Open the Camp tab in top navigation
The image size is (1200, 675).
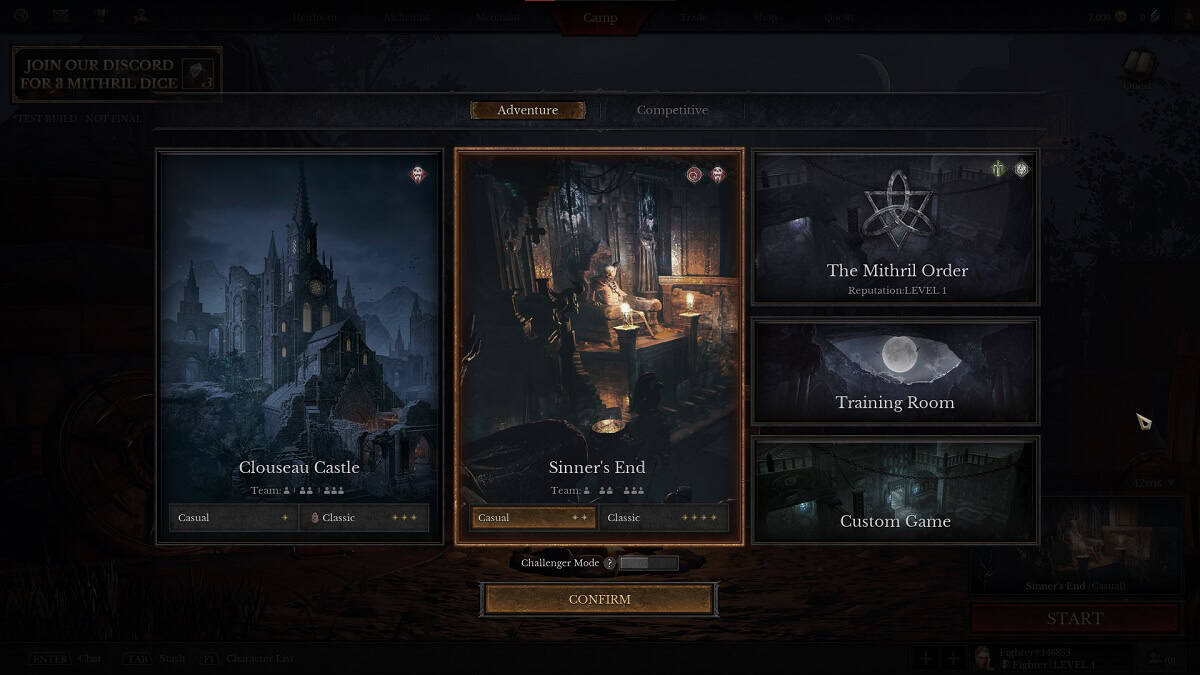600,18
